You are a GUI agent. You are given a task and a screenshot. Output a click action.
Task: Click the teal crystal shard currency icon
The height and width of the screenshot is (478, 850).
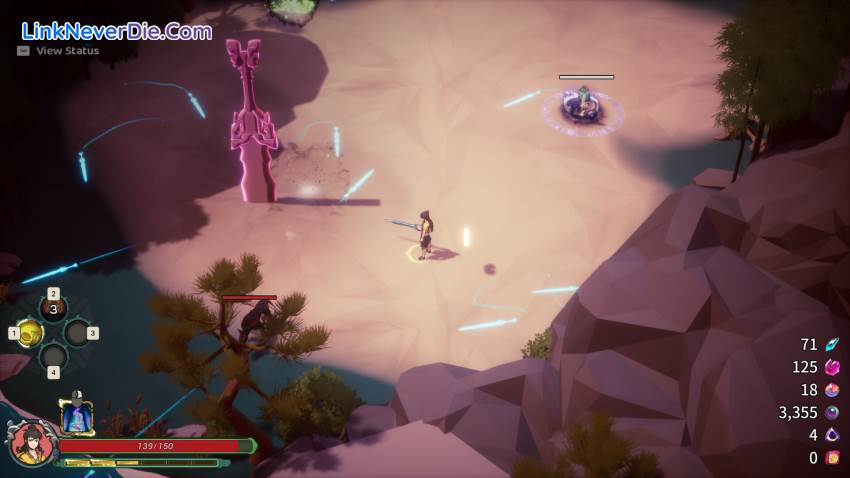[832, 345]
